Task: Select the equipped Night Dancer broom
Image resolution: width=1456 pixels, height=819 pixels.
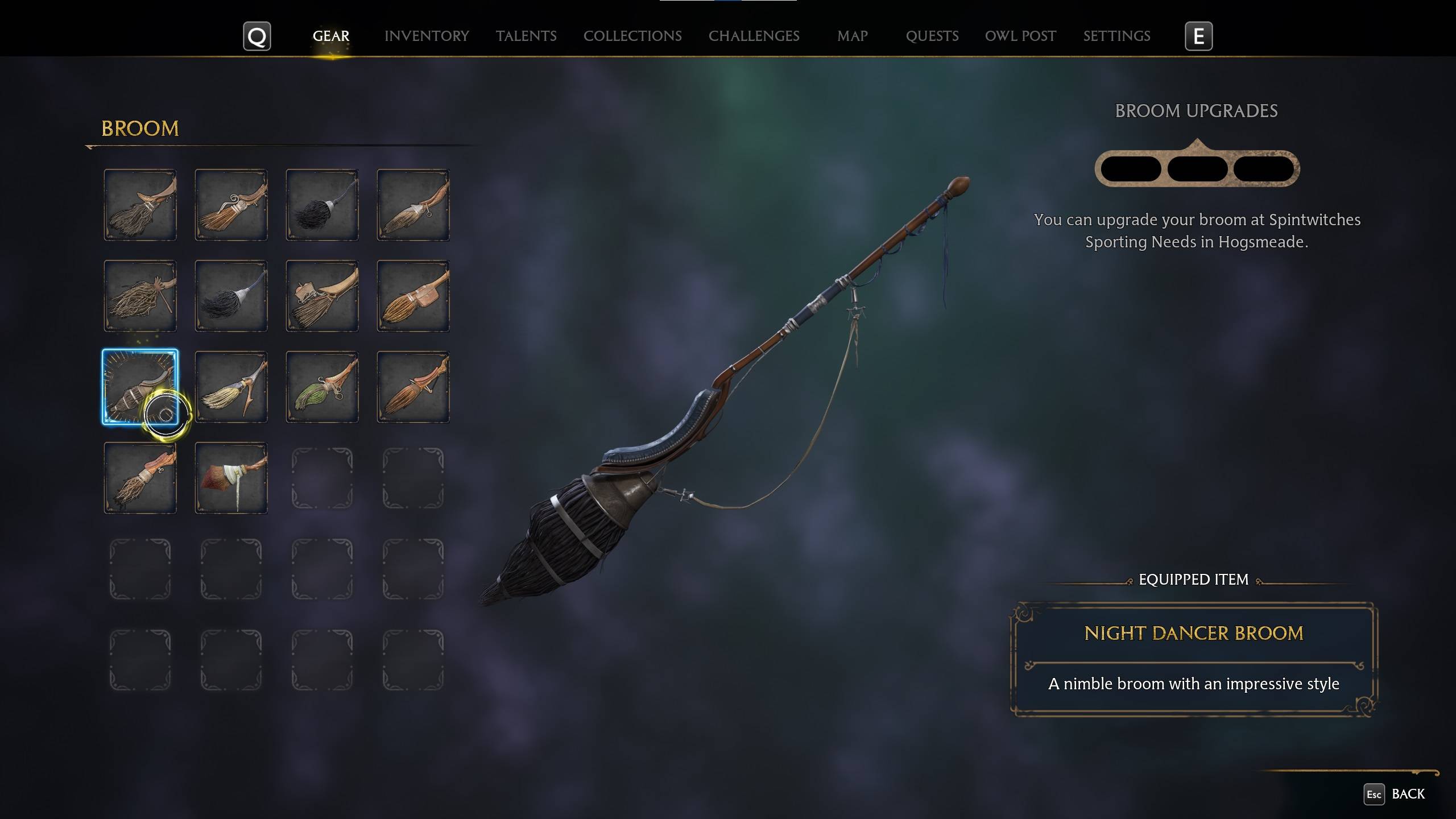Action: click(x=140, y=387)
